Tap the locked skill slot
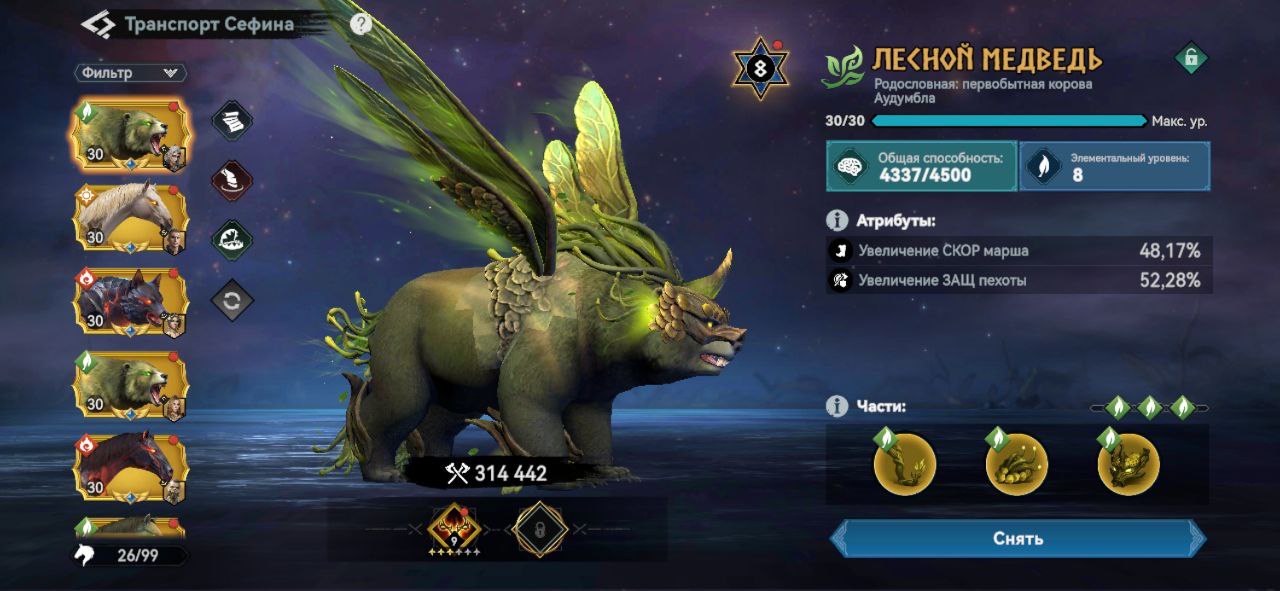Image resolution: width=1280 pixels, height=591 pixels. (x=540, y=529)
